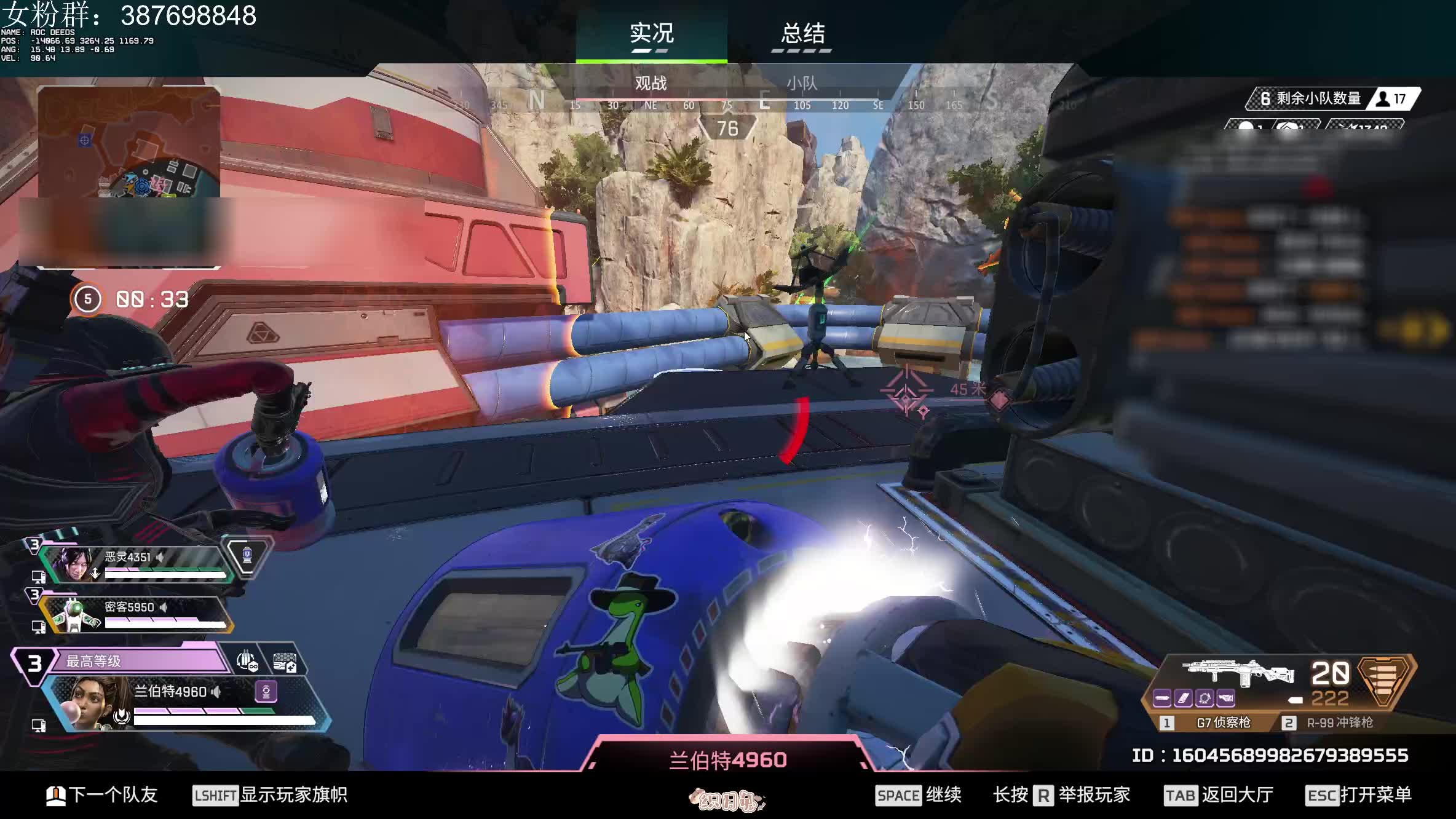Switch to the 小队 squad sub-tab
1456x819 pixels.
[x=802, y=83]
